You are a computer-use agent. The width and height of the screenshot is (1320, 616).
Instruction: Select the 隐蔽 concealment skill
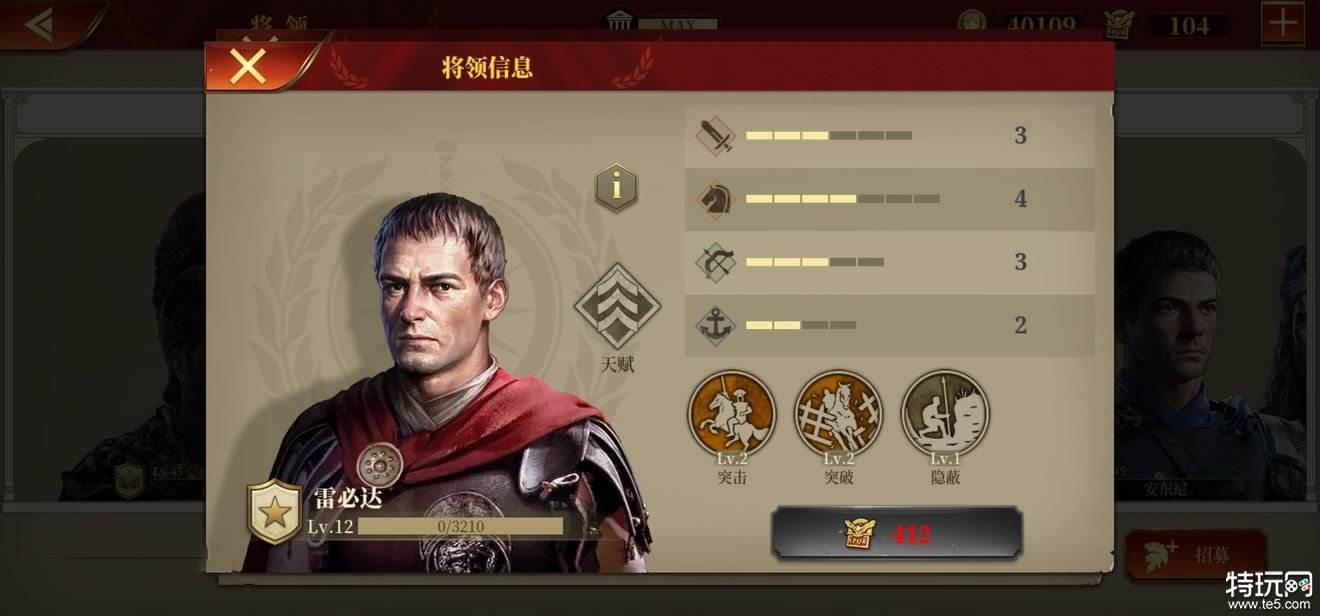click(945, 414)
